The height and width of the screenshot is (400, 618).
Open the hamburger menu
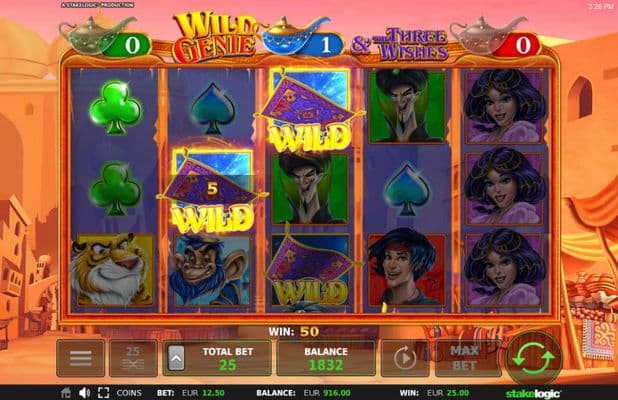coord(81,357)
